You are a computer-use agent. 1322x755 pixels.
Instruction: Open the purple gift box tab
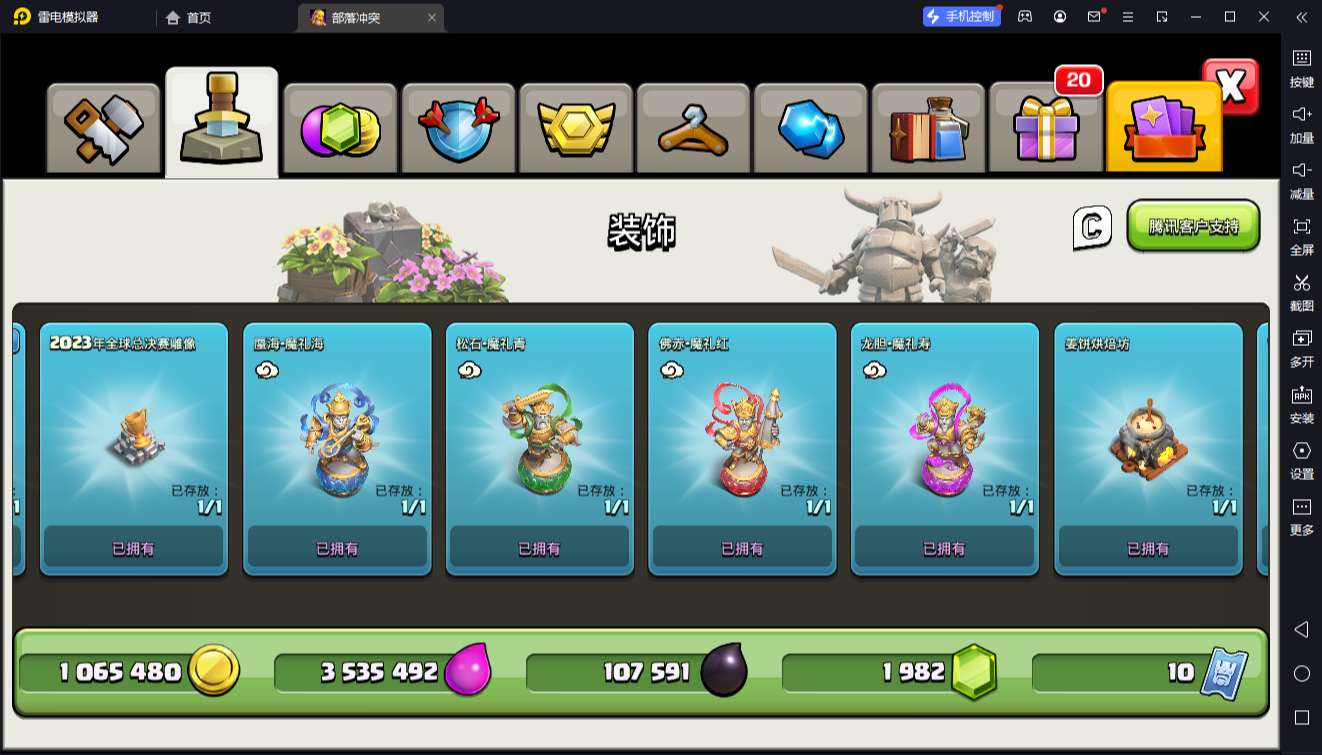point(1045,129)
